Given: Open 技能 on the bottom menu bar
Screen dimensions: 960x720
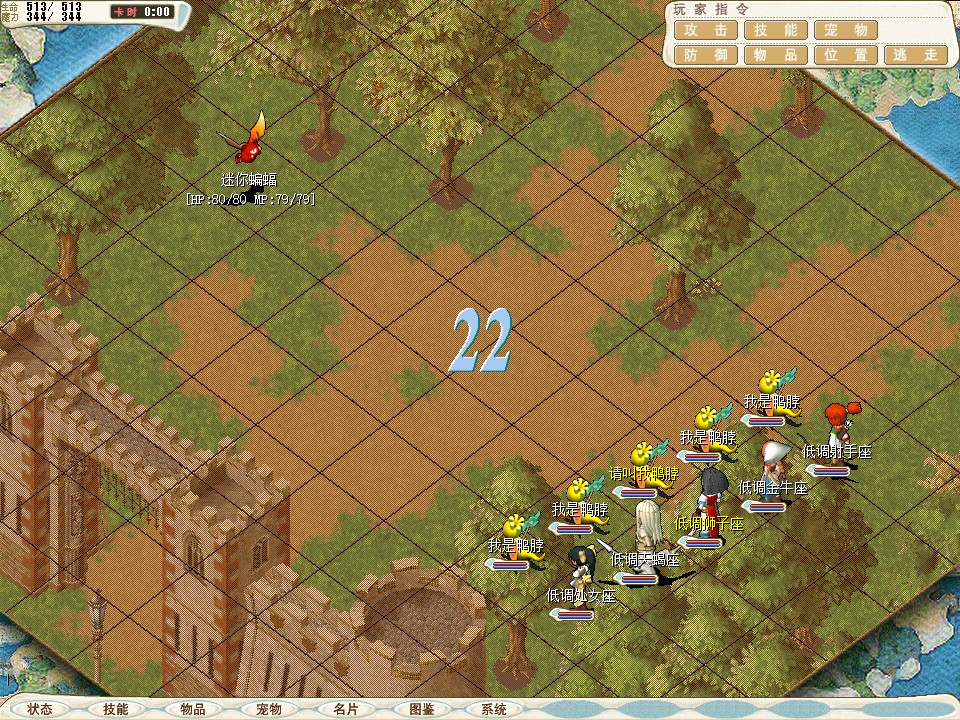Looking at the screenshot, I should point(116,709).
